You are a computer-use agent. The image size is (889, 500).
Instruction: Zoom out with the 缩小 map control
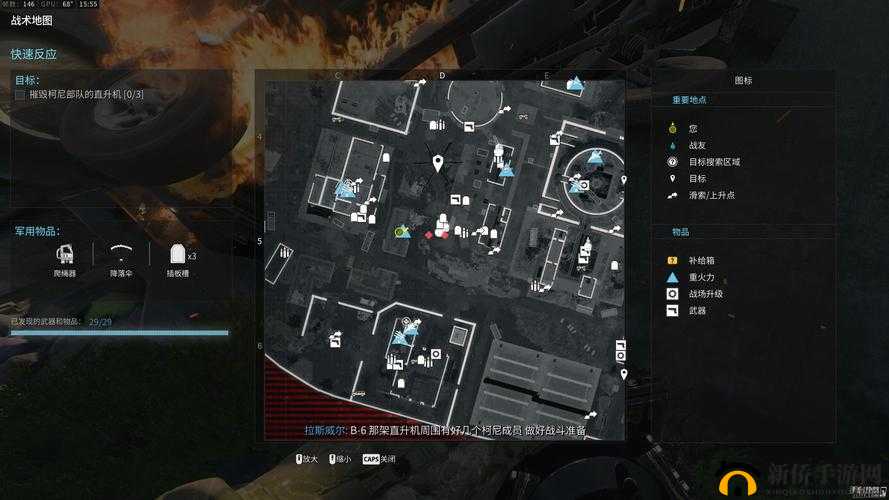click(339, 459)
